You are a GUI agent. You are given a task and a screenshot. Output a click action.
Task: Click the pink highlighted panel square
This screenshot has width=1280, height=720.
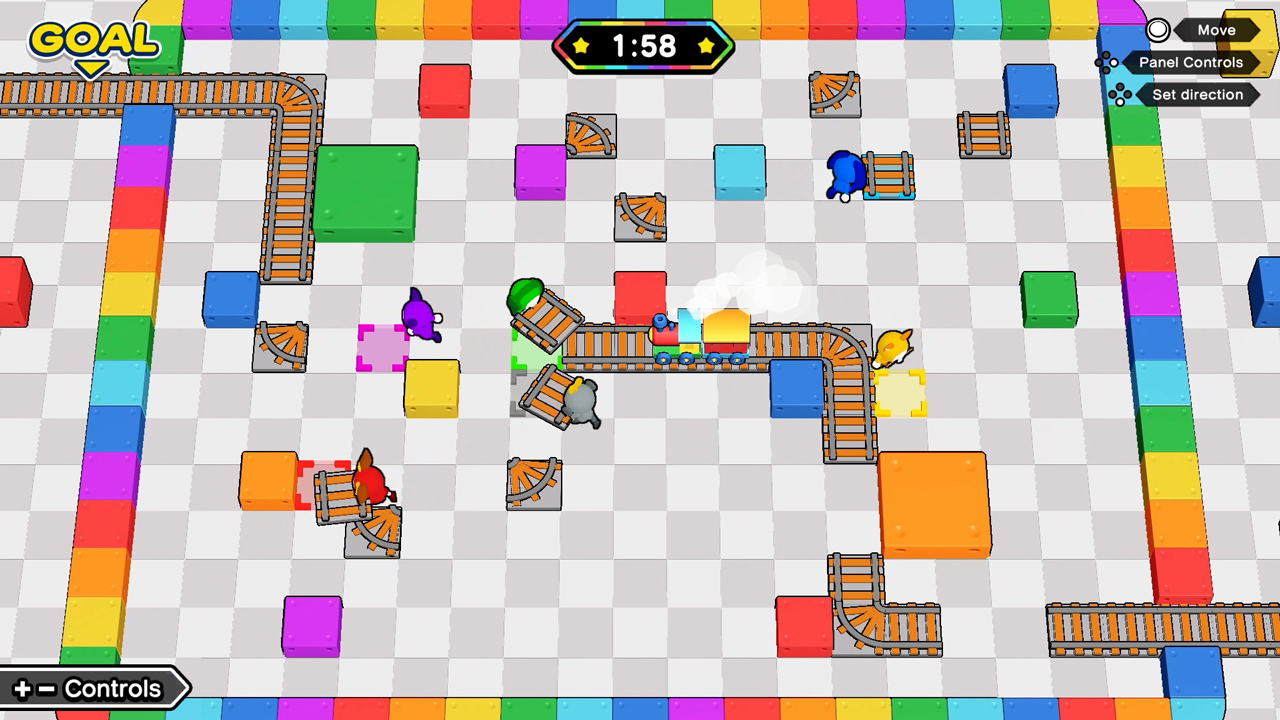(x=385, y=348)
